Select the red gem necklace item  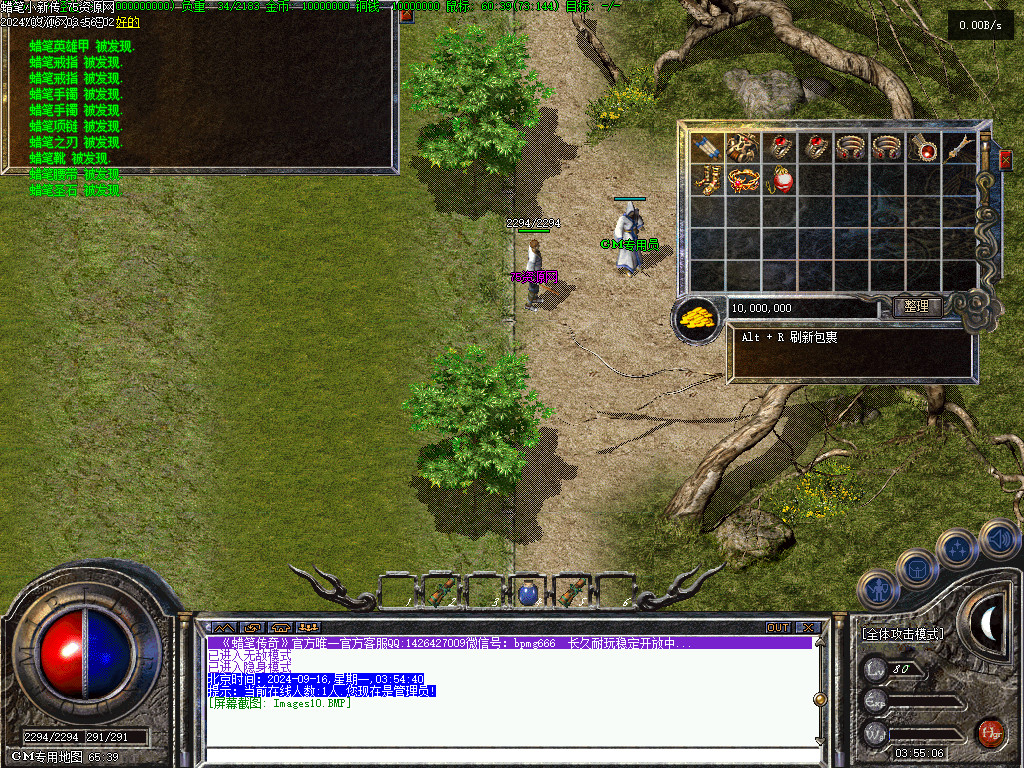point(927,148)
